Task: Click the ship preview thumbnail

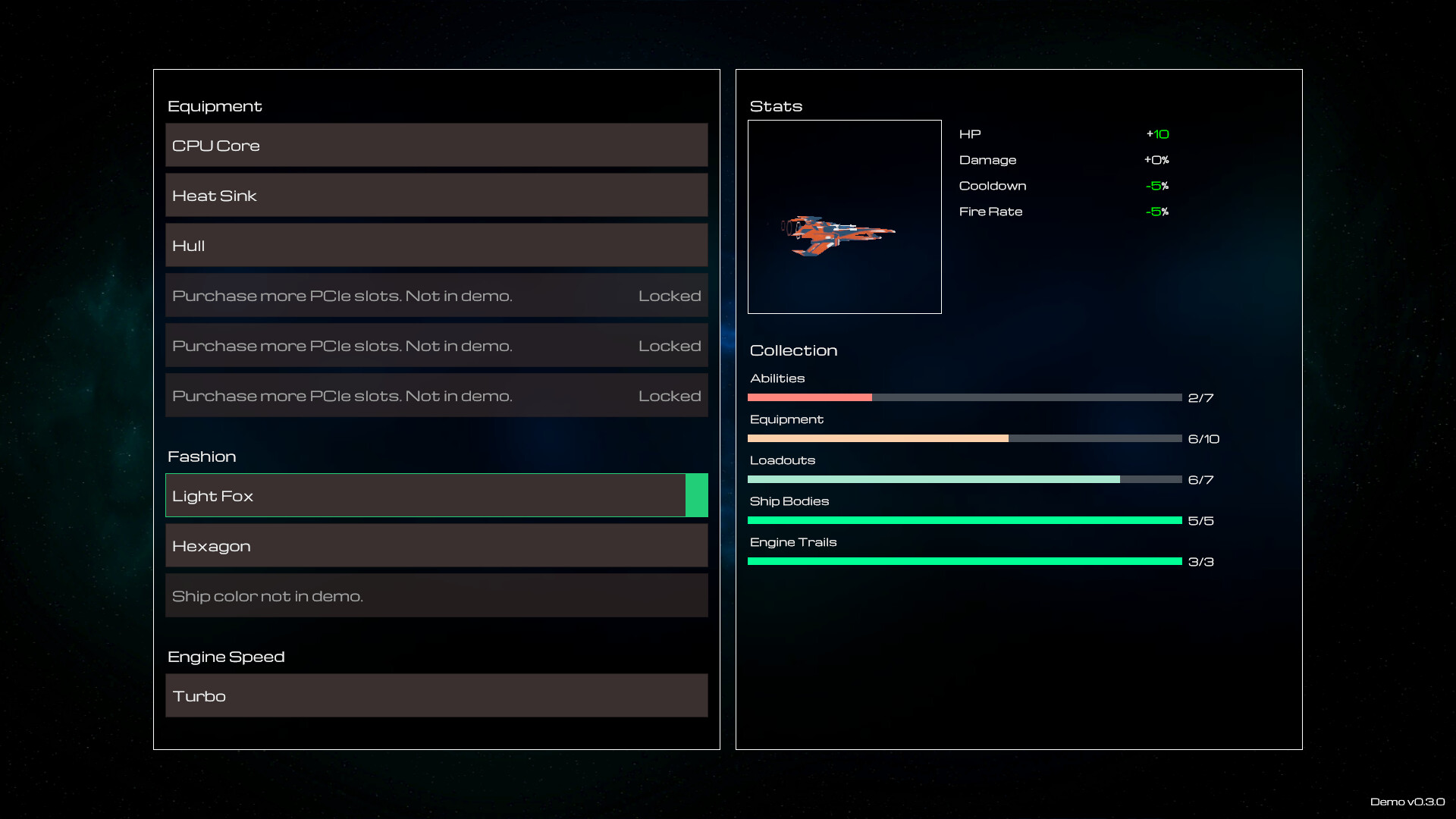Action: [845, 216]
